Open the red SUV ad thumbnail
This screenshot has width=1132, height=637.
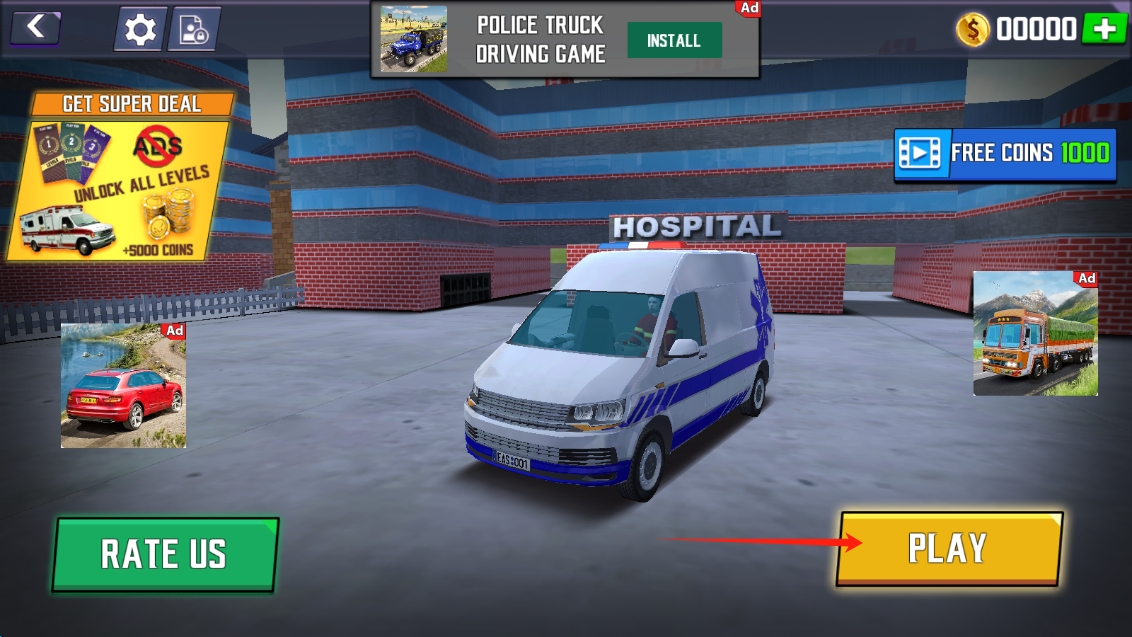[x=123, y=385]
